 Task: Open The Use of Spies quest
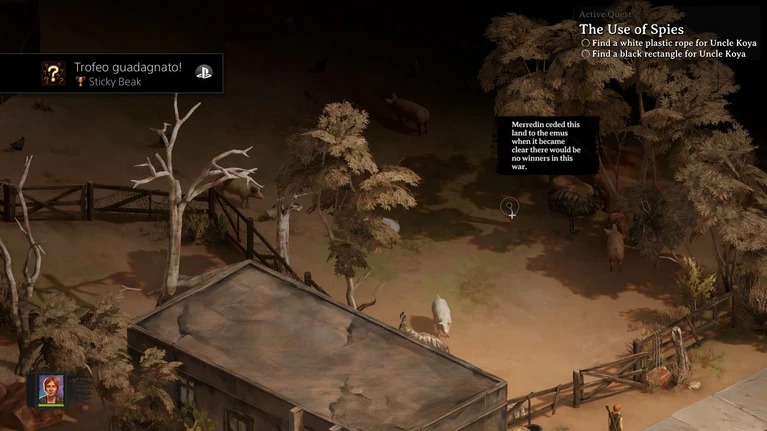click(x=631, y=29)
